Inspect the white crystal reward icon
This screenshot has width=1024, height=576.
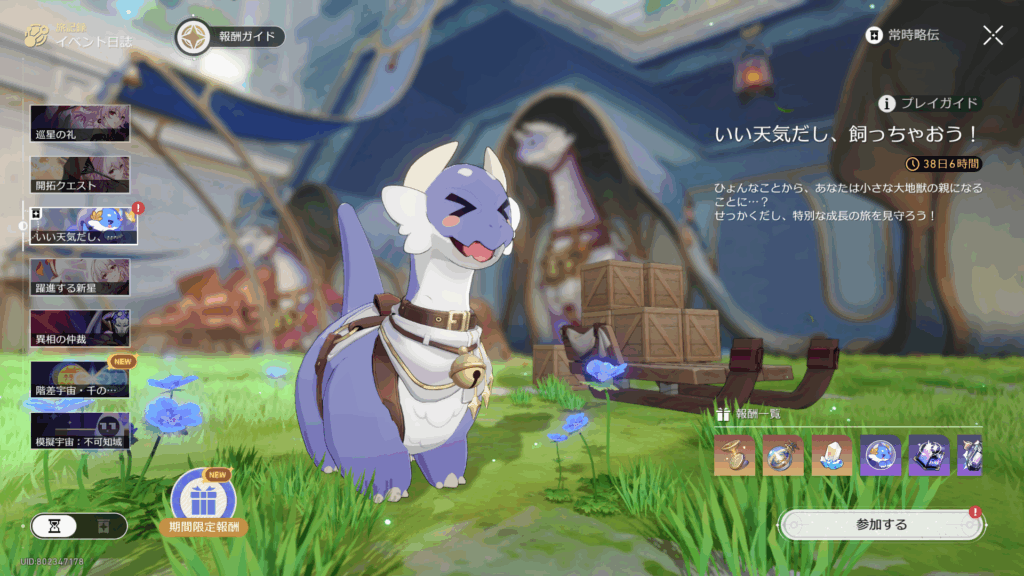pos(831,455)
